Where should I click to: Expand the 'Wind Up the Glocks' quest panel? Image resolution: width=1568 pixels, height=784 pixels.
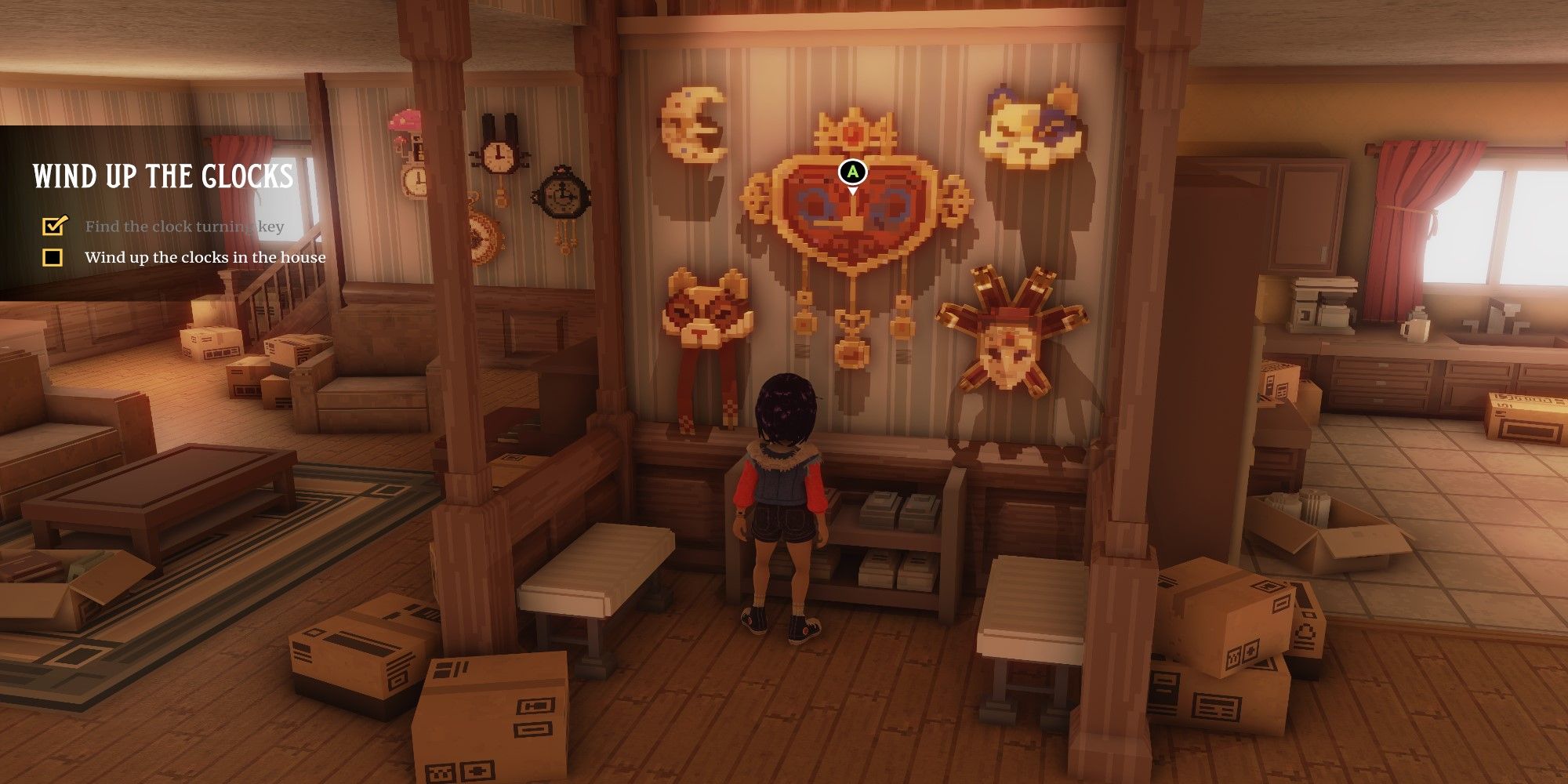(x=165, y=176)
